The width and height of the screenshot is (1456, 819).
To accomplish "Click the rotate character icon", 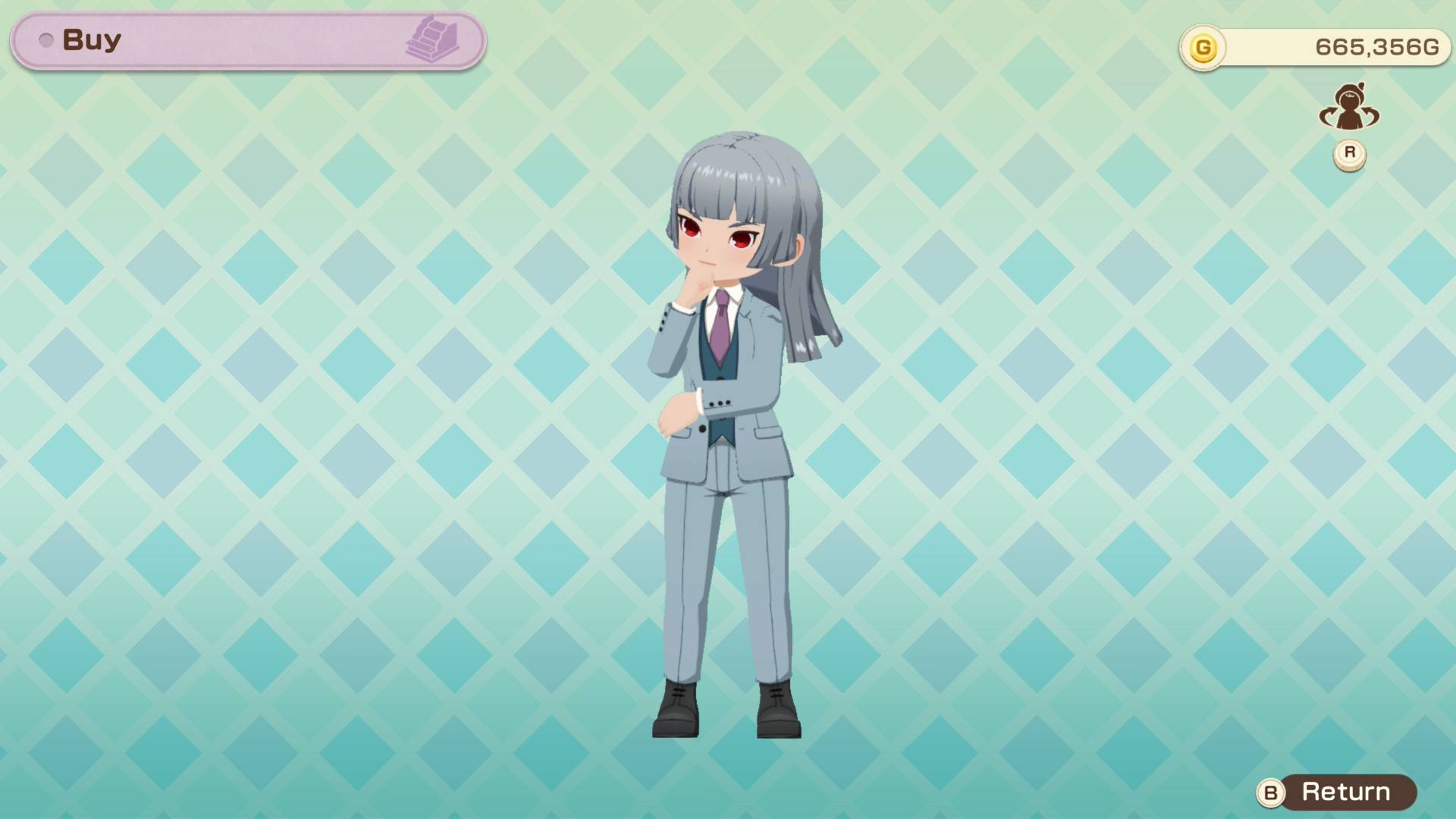I will pos(1351,110).
